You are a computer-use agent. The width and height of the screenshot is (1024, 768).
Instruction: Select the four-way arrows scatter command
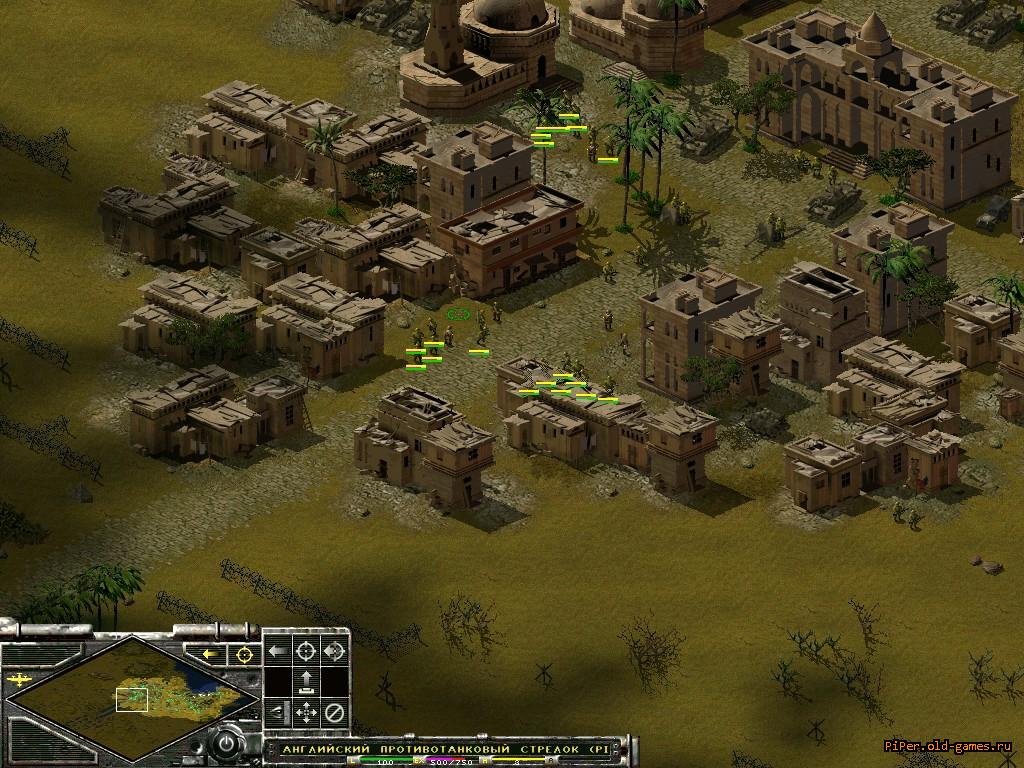coord(306,713)
